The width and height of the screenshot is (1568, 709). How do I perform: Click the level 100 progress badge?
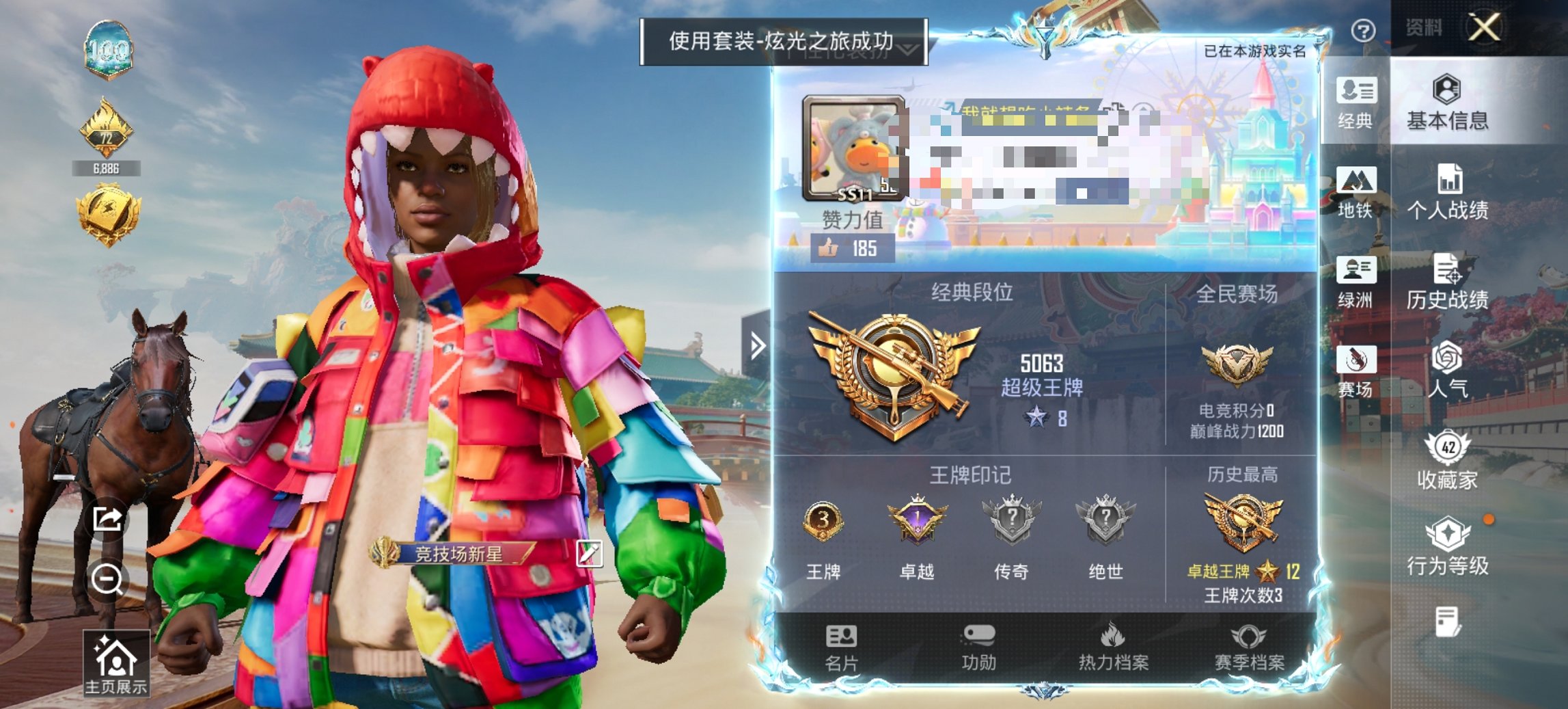(x=109, y=49)
